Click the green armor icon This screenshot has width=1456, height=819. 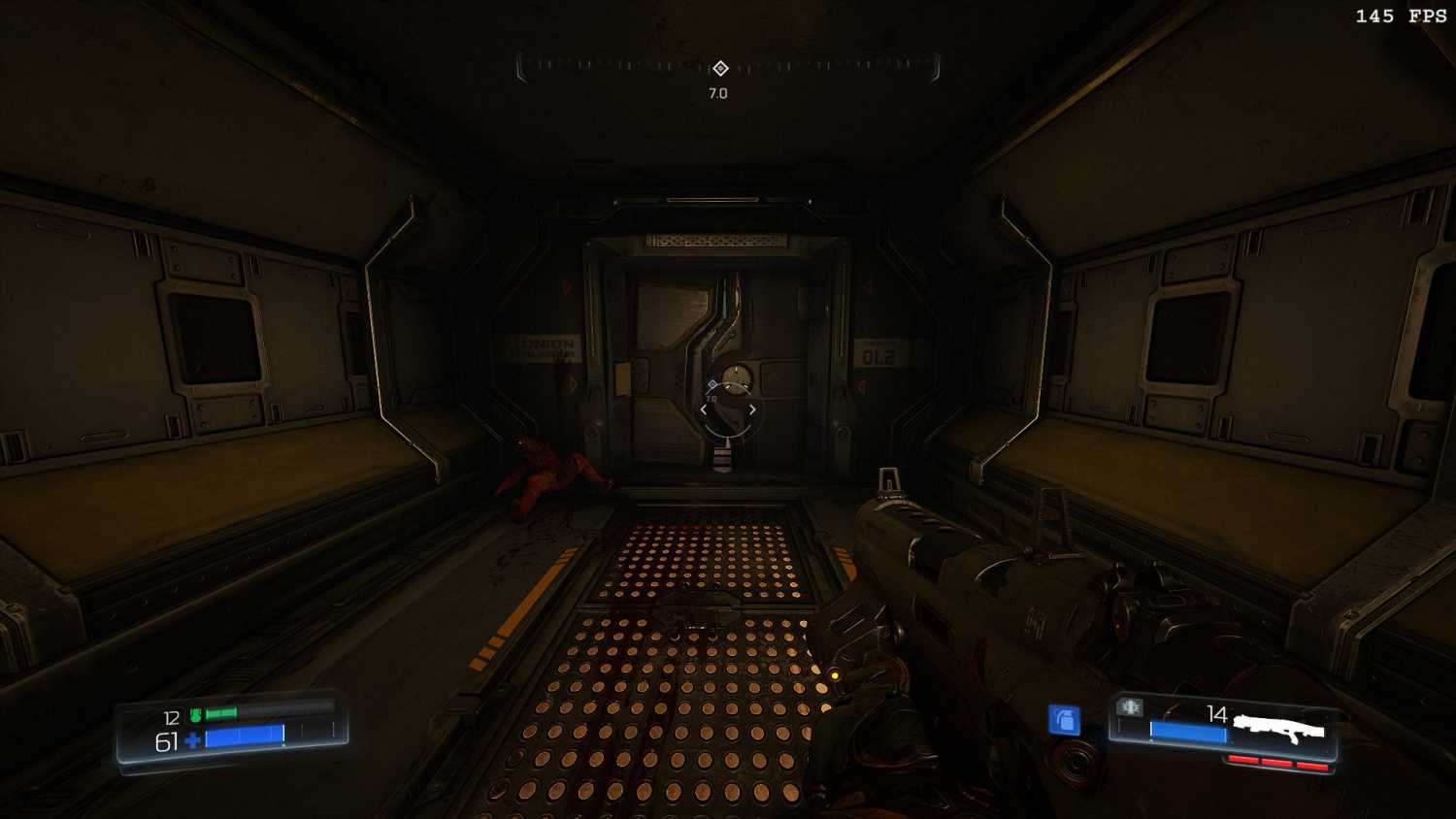[196, 715]
